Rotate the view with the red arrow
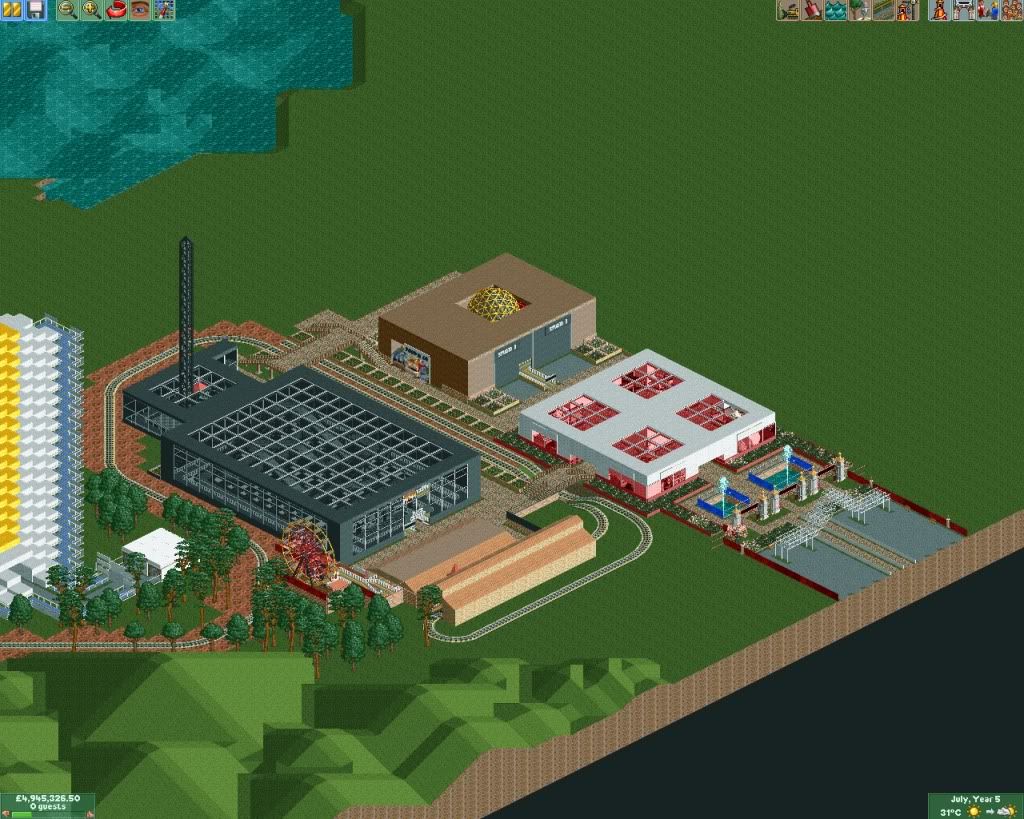 (115, 10)
